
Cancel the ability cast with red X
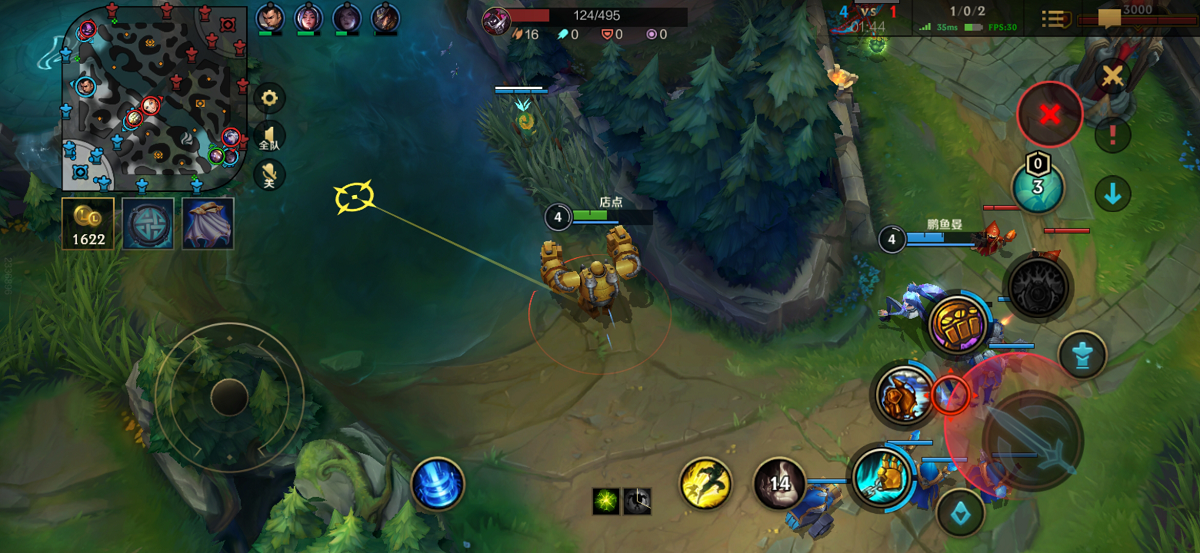[x=1049, y=114]
